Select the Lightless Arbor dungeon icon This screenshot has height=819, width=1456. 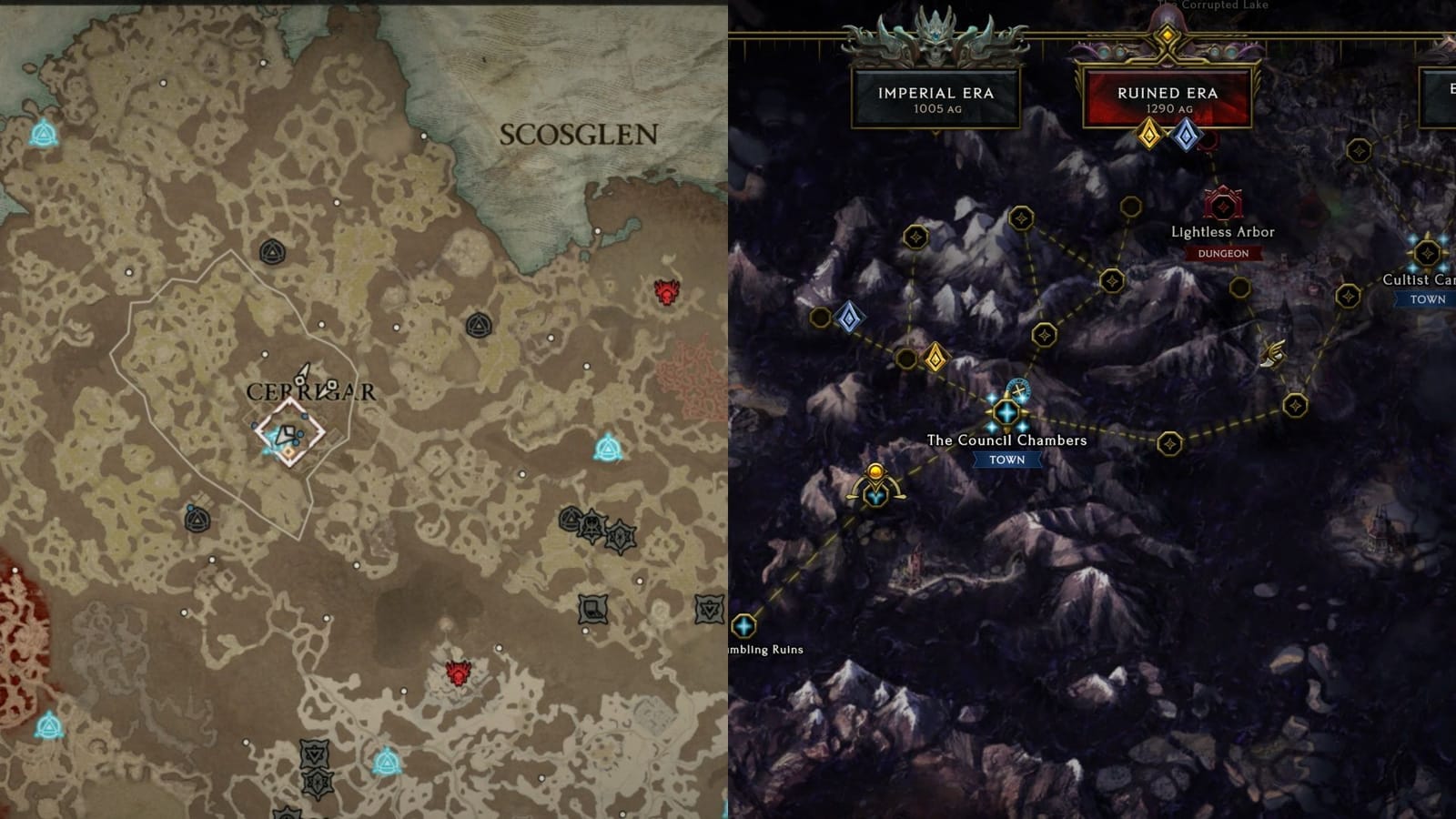(1223, 202)
